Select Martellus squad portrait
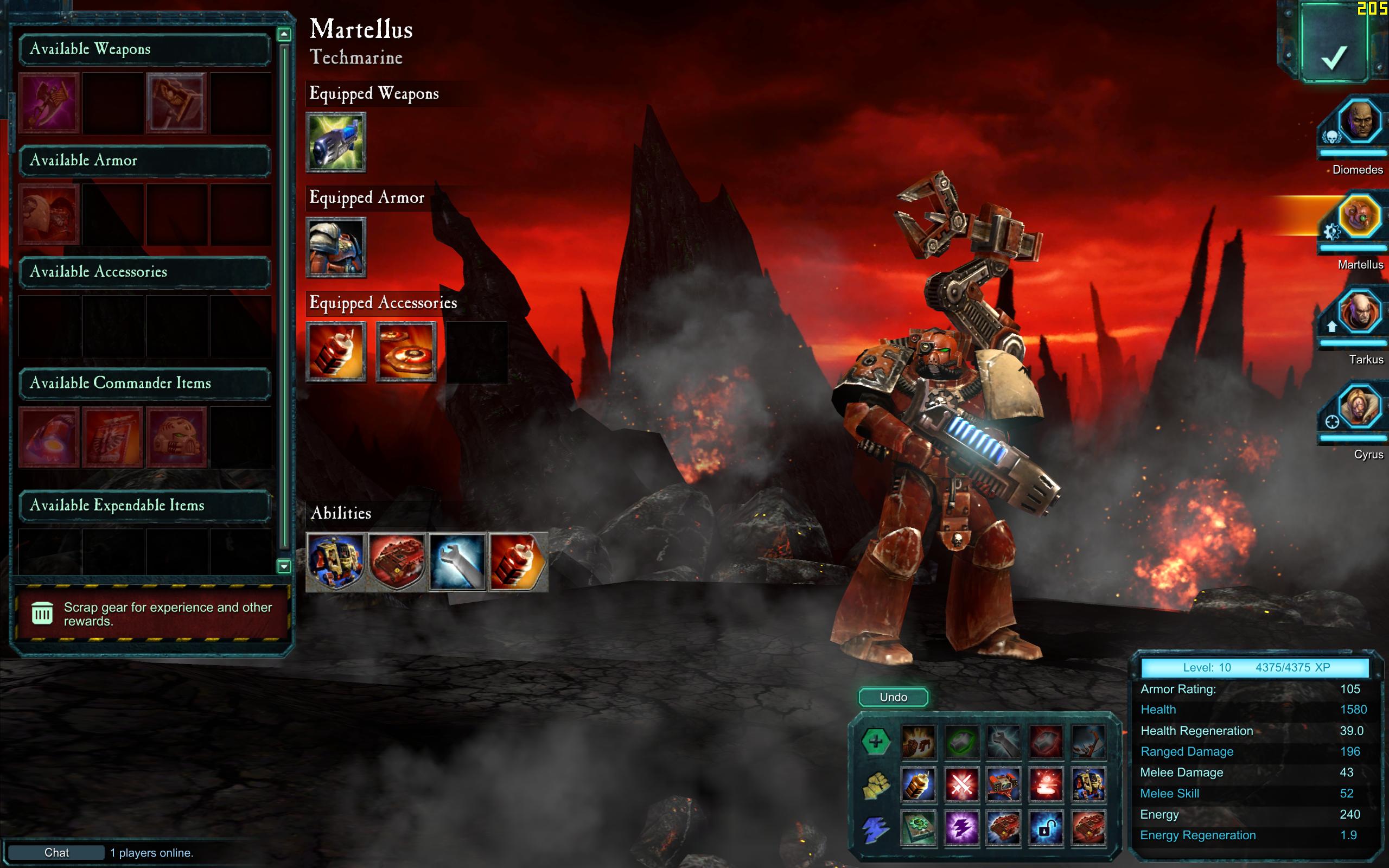Image resolution: width=1389 pixels, height=868 pixels. (1359, 217)
